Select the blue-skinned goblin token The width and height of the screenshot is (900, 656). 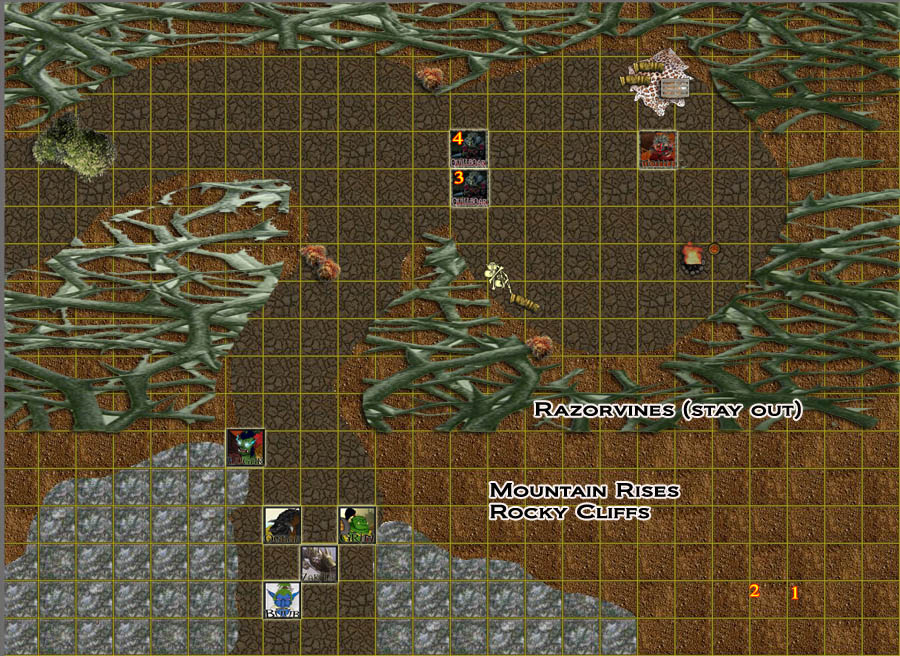point(282,600)
